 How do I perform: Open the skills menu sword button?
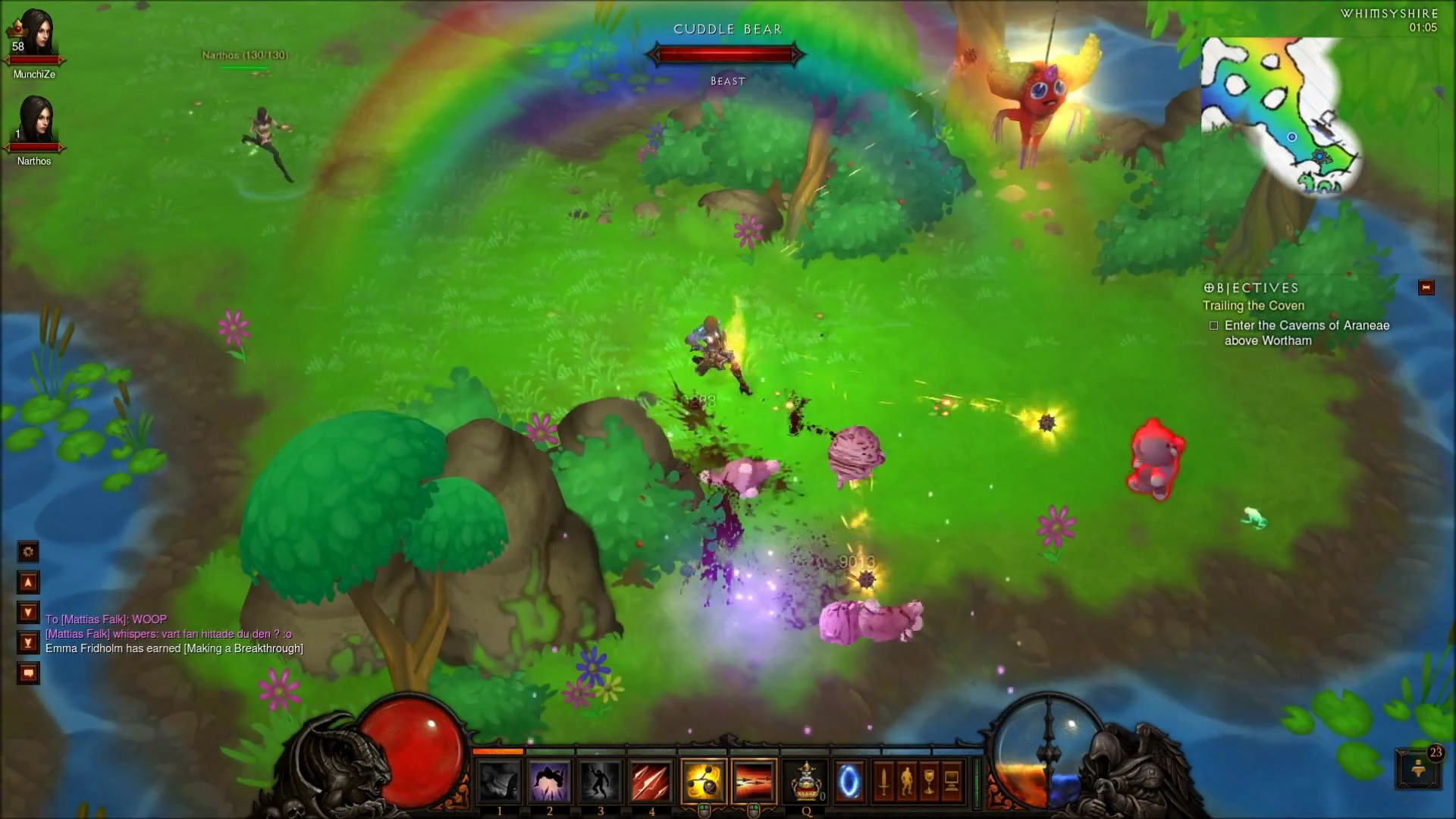point(883,782)
